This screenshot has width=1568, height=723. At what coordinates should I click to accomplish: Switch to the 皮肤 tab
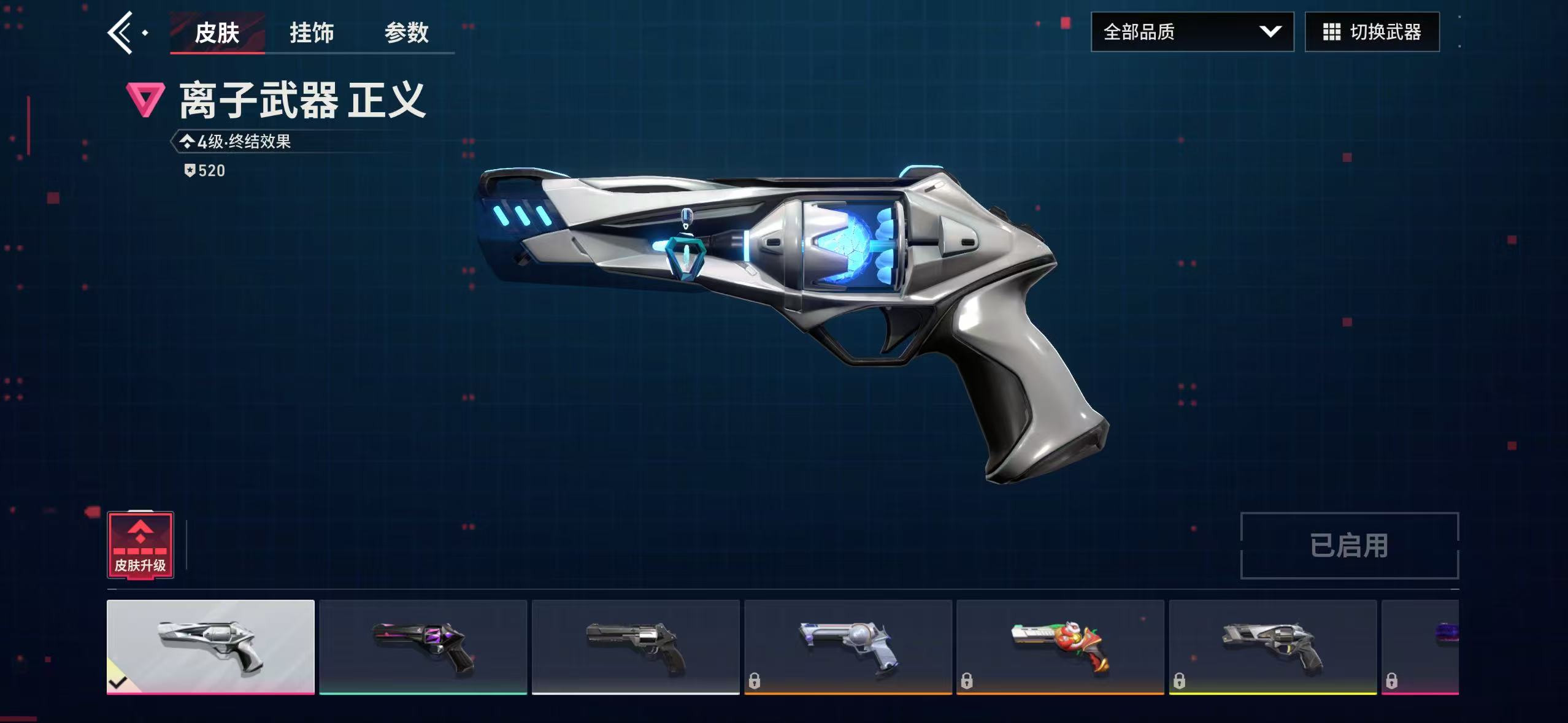(x=217, y=33)
